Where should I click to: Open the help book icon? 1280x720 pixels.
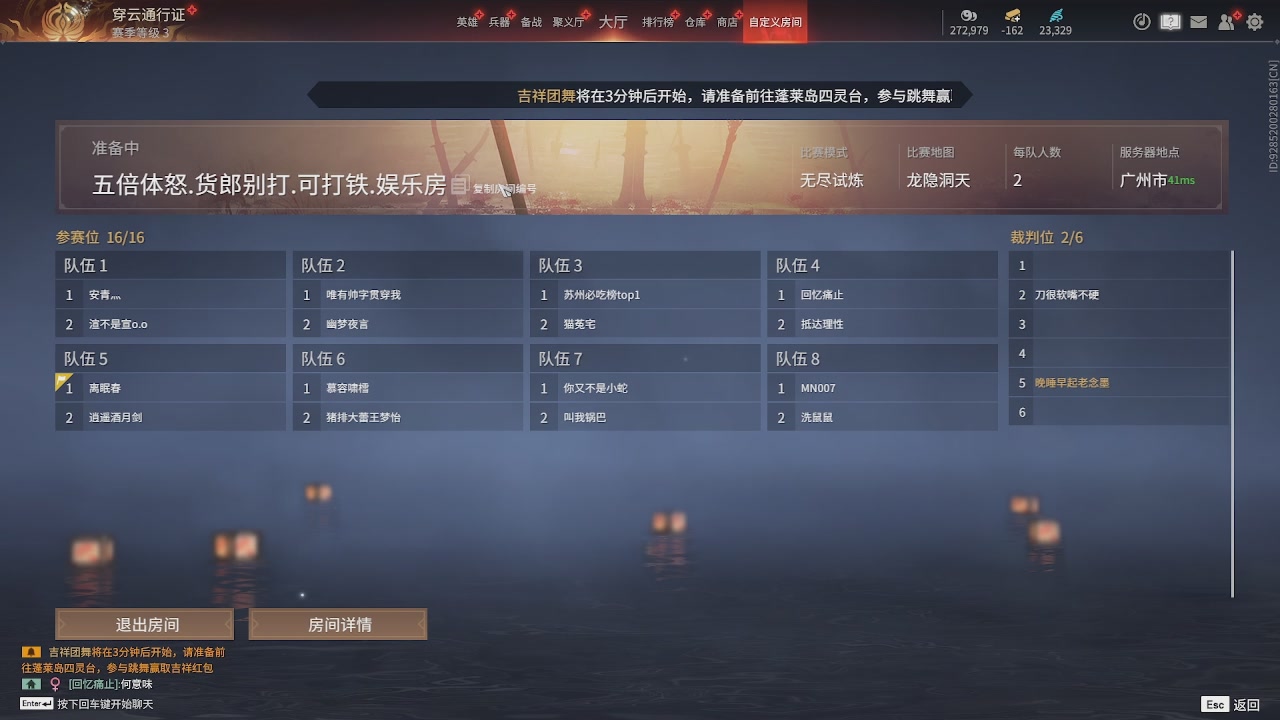(1170, 21)
